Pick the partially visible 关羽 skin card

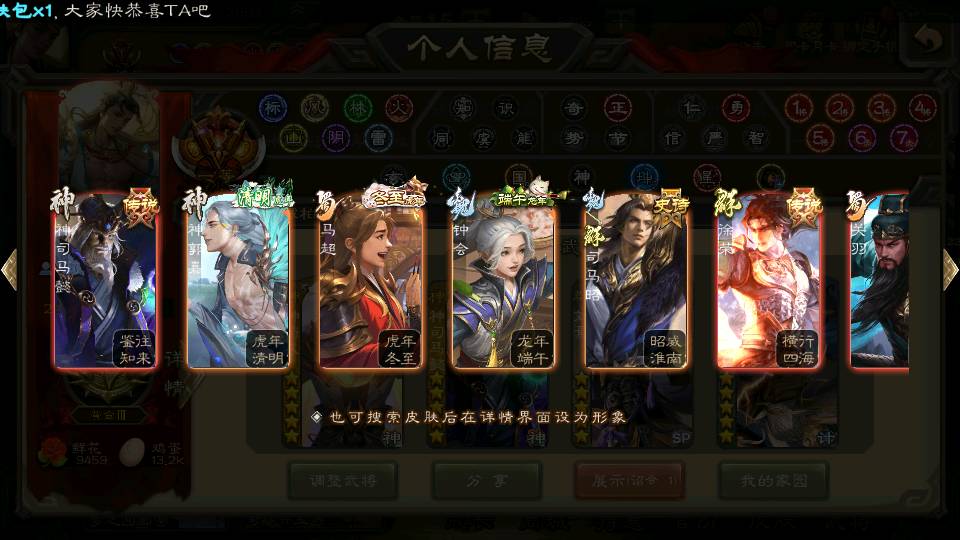[880, 282]
